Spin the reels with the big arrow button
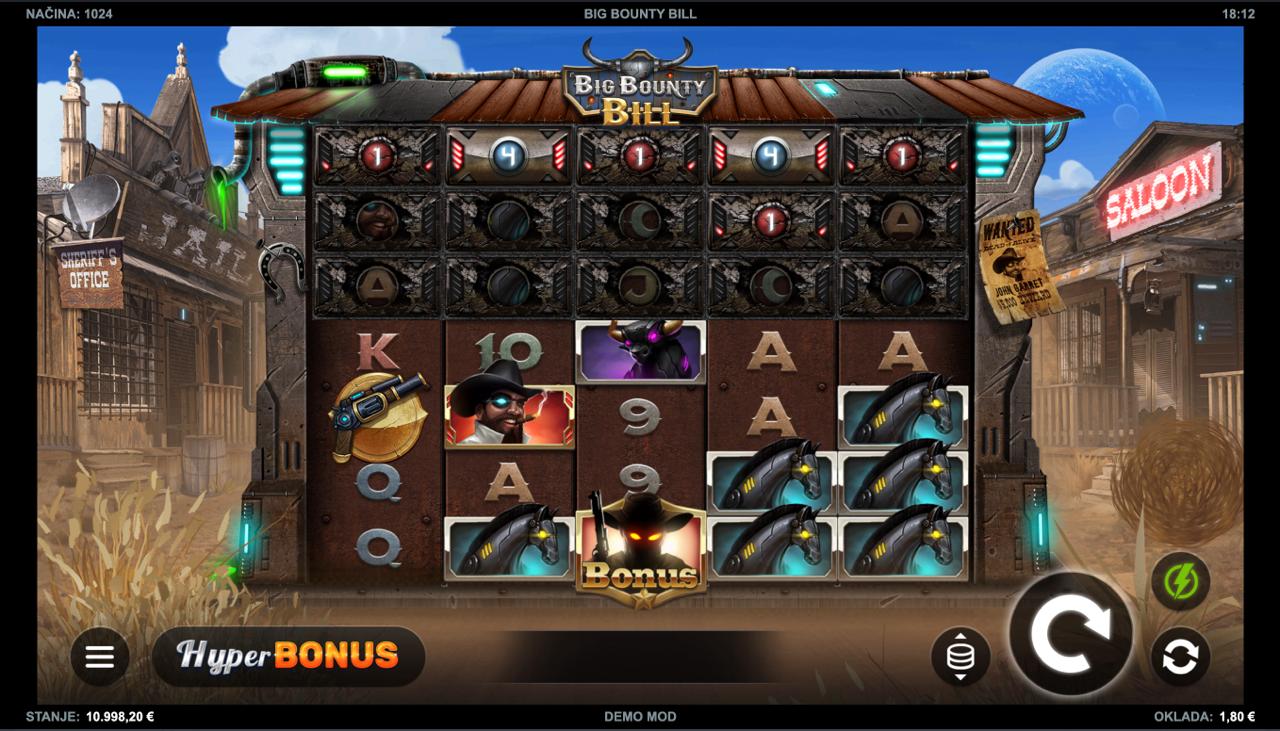Viewport: 1280px width, 731px height. click(1070, 633)
